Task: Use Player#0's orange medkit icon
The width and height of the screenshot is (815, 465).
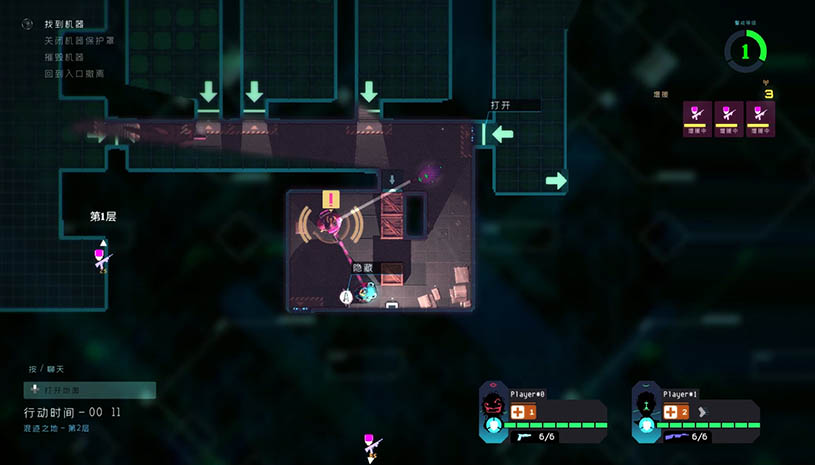Action: pyautogui.click(x=518, y=411)
